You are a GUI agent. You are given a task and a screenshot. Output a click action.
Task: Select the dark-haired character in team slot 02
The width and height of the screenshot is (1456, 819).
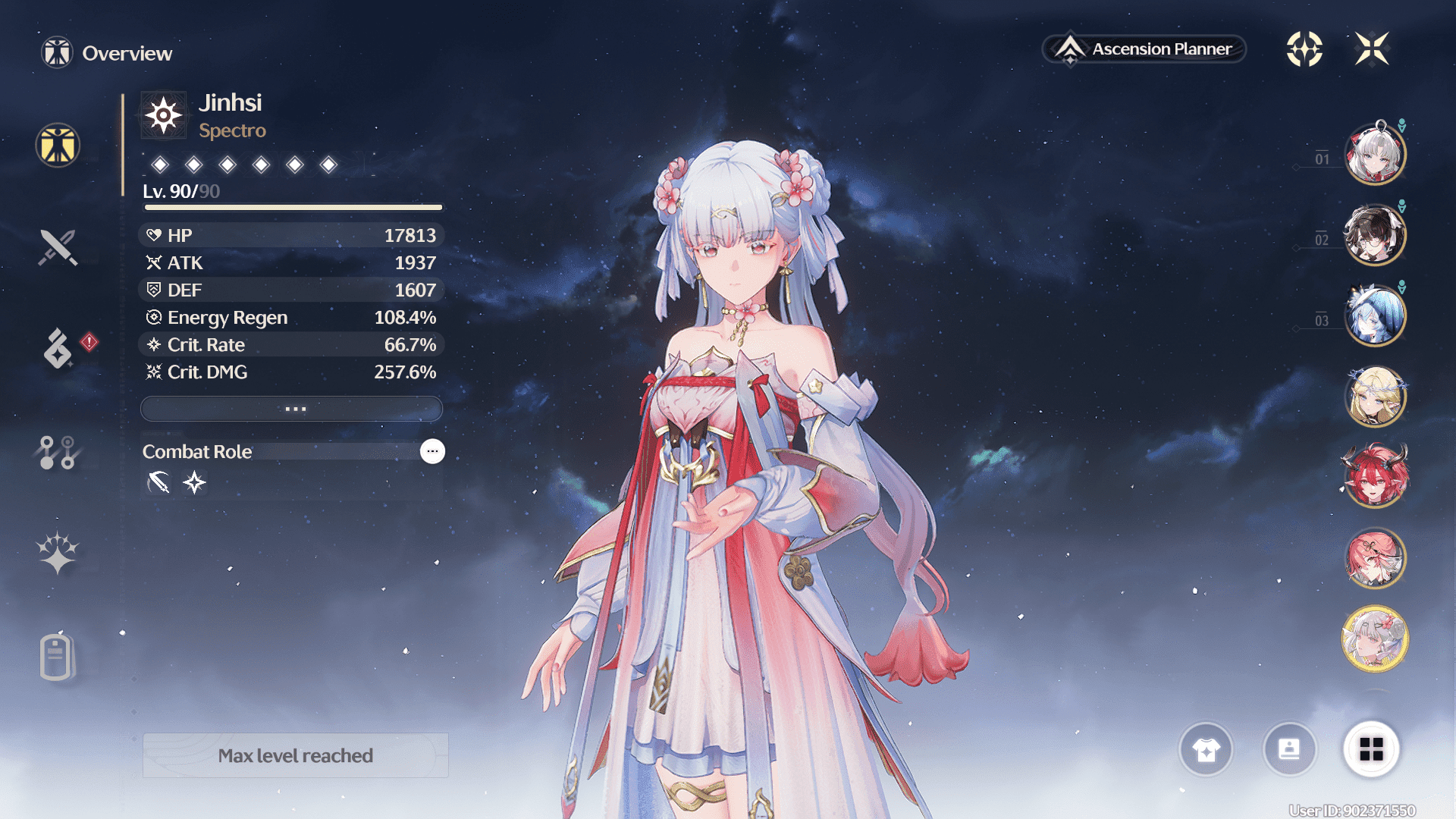1375,234
